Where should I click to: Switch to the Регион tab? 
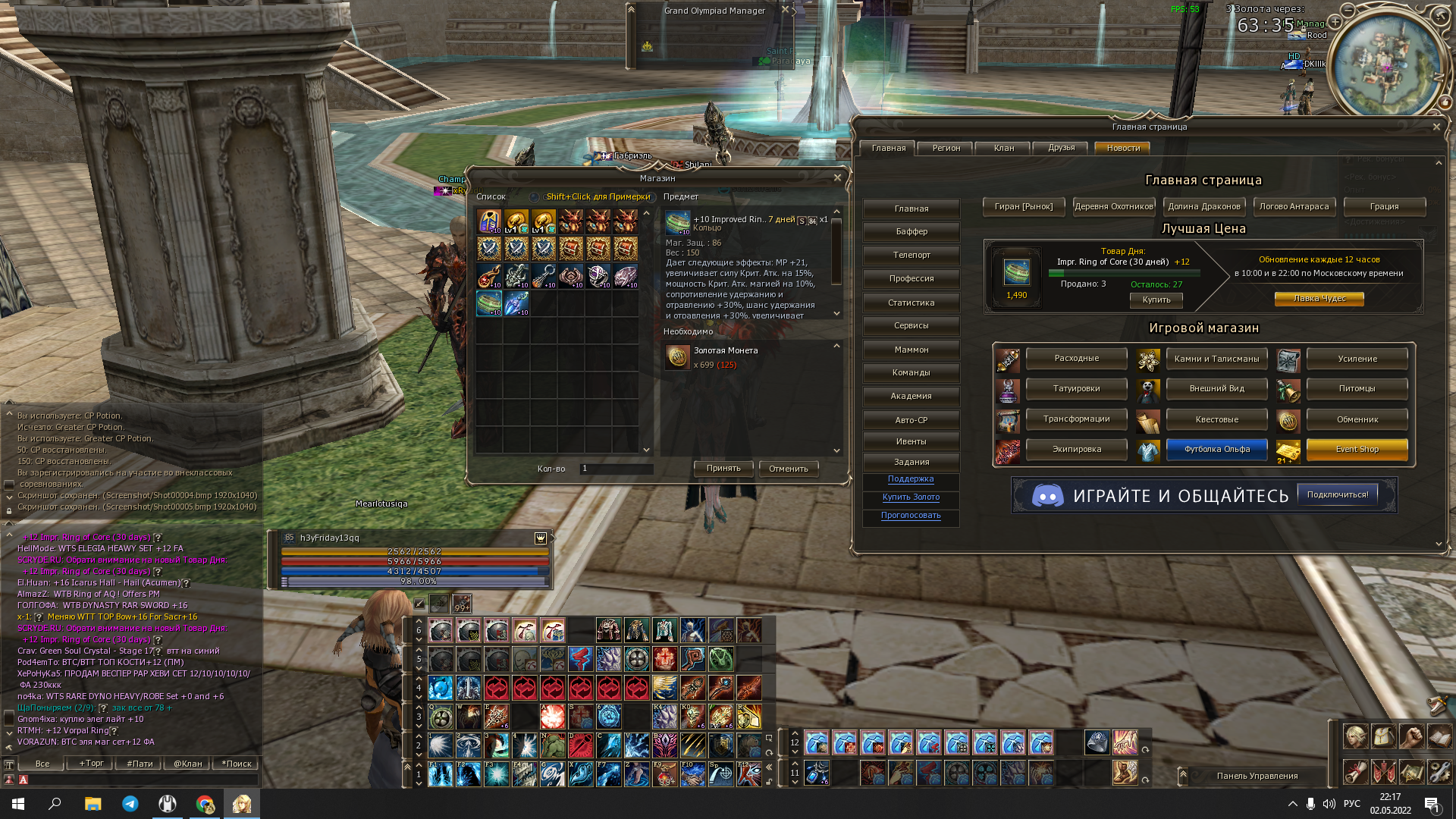(x=946, y=148)
